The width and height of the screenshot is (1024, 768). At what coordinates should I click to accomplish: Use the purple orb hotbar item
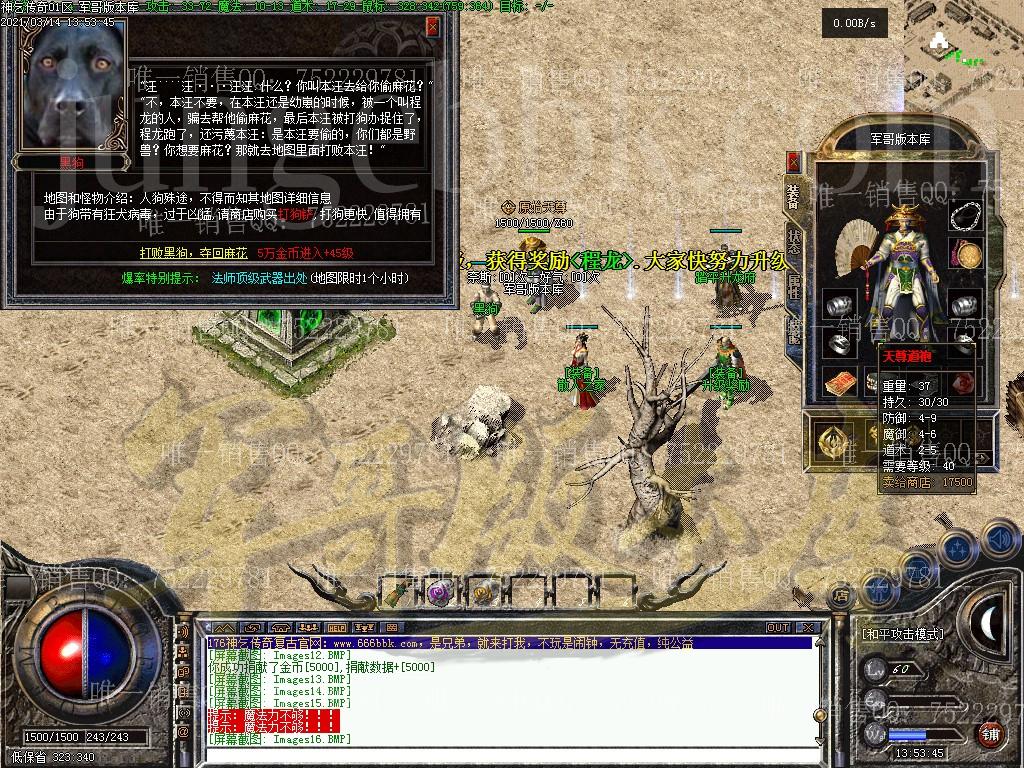(x=438, y=593)
